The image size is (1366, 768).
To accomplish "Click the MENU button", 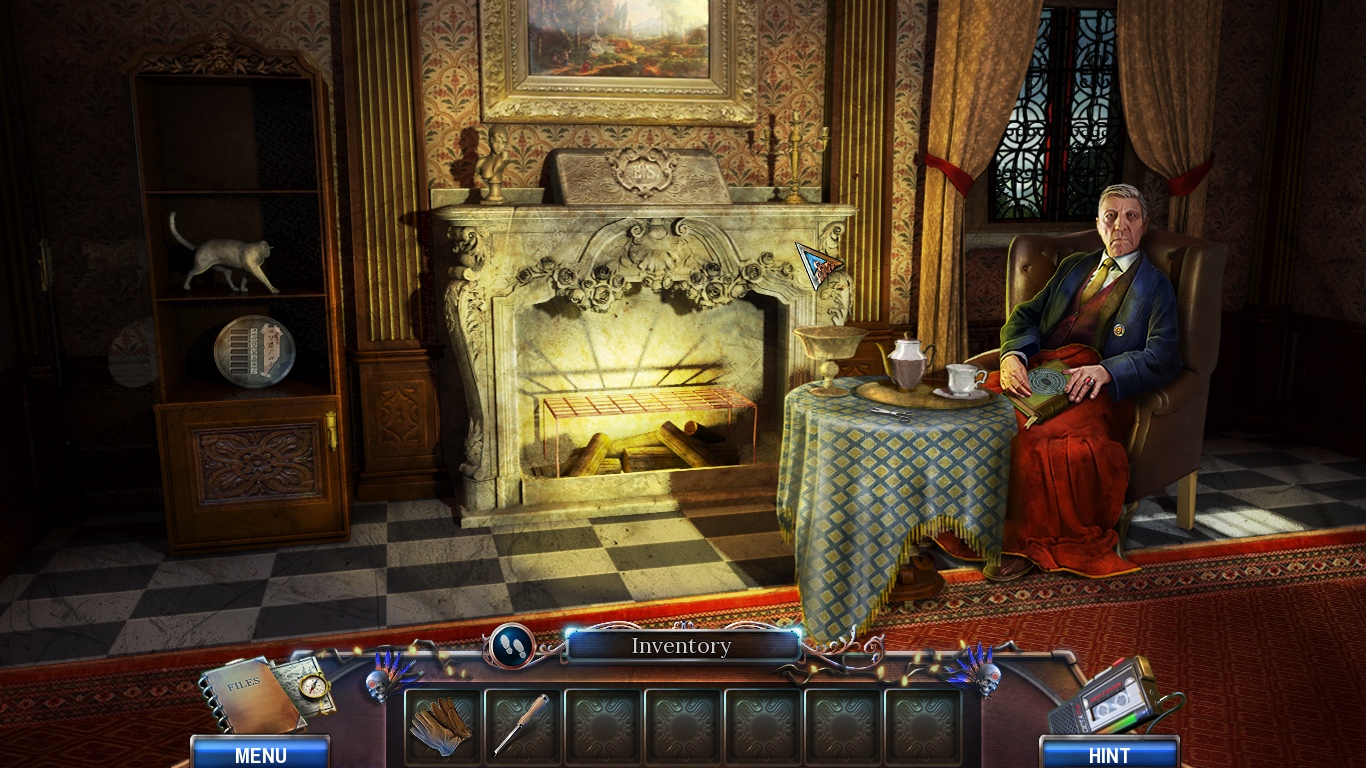I will click(x=259, y=755).
